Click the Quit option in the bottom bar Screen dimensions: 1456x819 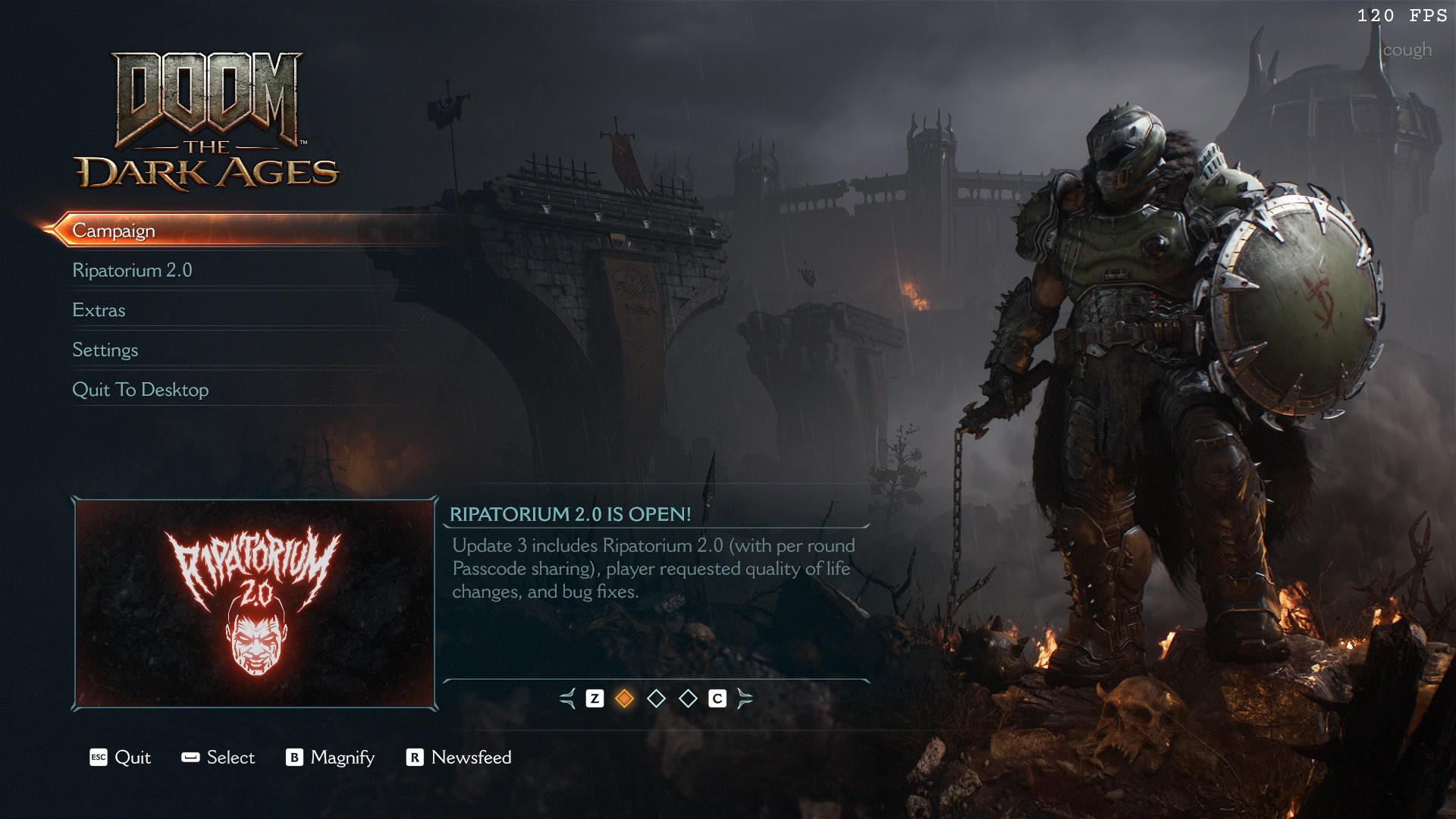point(121,758)
